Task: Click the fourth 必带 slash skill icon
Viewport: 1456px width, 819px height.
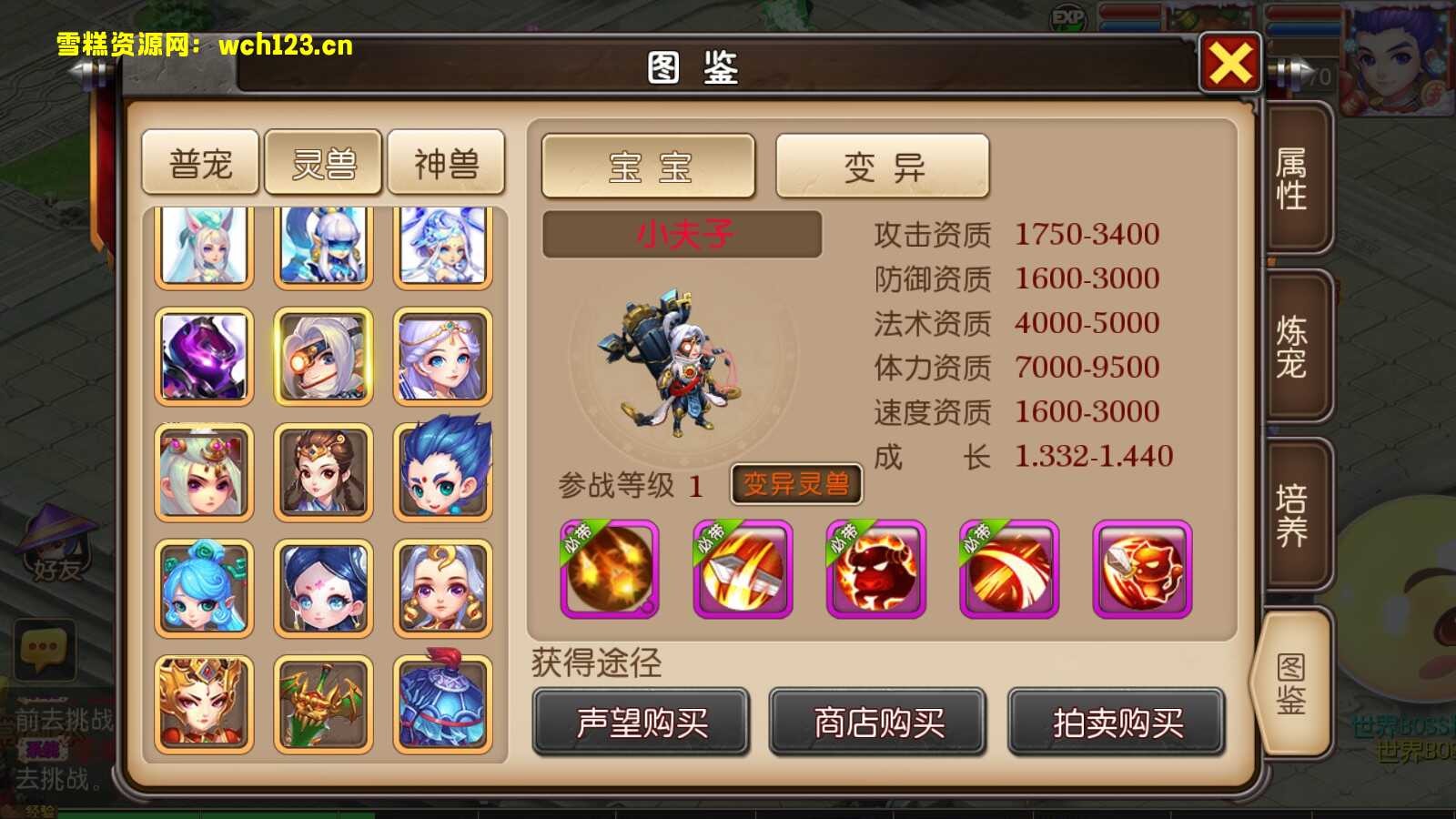Action: [x=1008, y=569]
